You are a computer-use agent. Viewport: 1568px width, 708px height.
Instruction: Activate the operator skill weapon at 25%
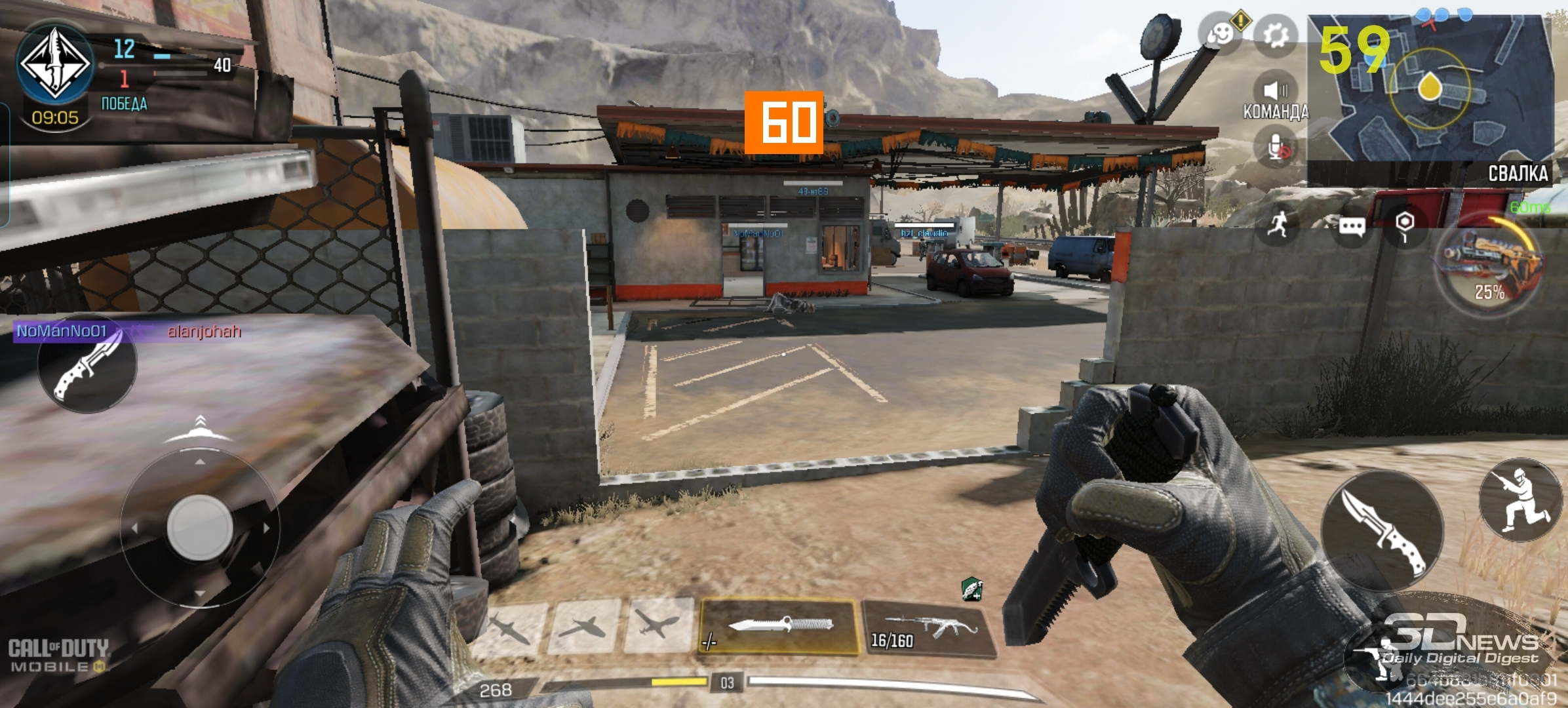click(x=1489, y=264)
